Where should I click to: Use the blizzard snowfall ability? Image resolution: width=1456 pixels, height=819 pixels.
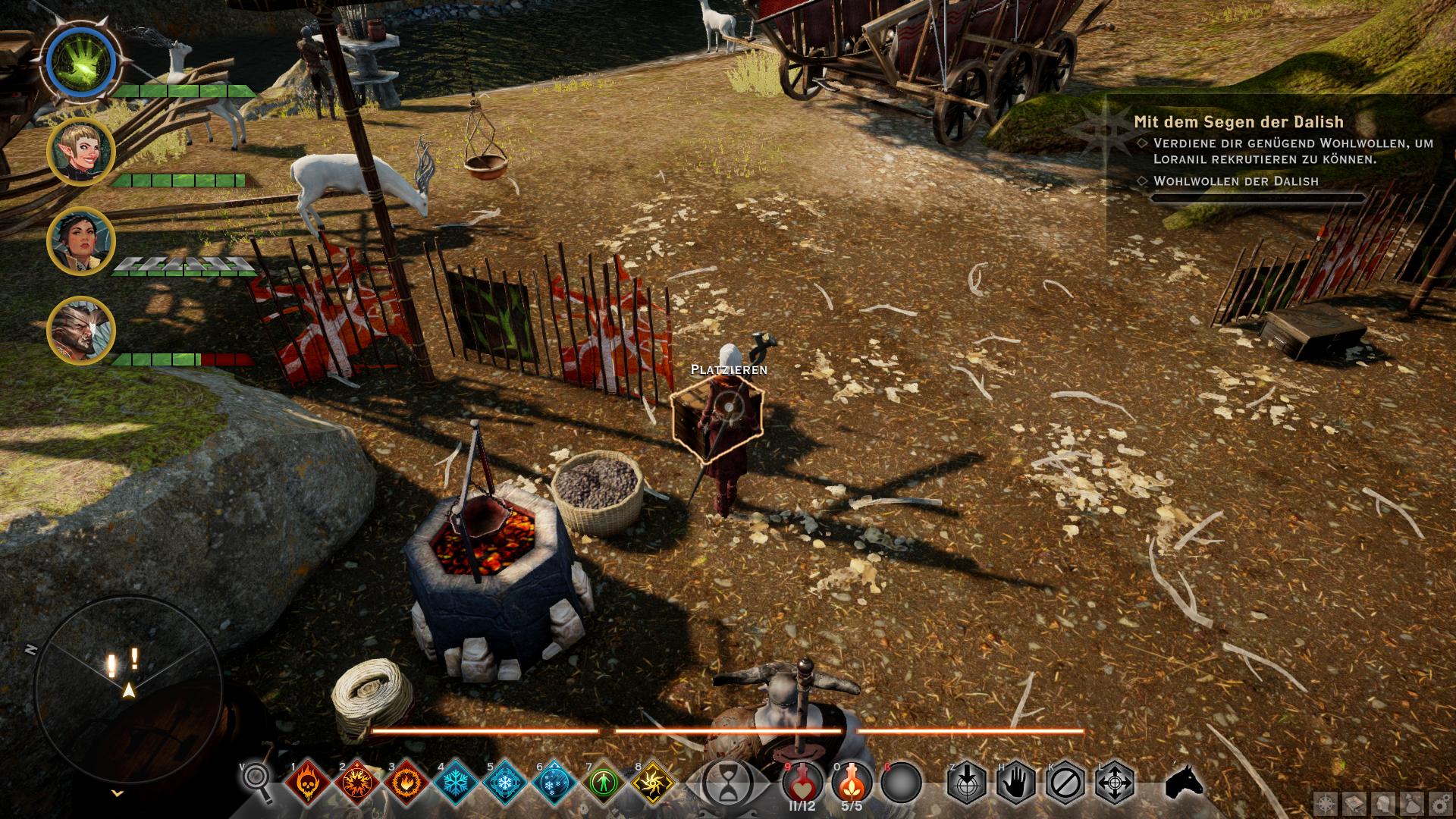tap(554, 782)
